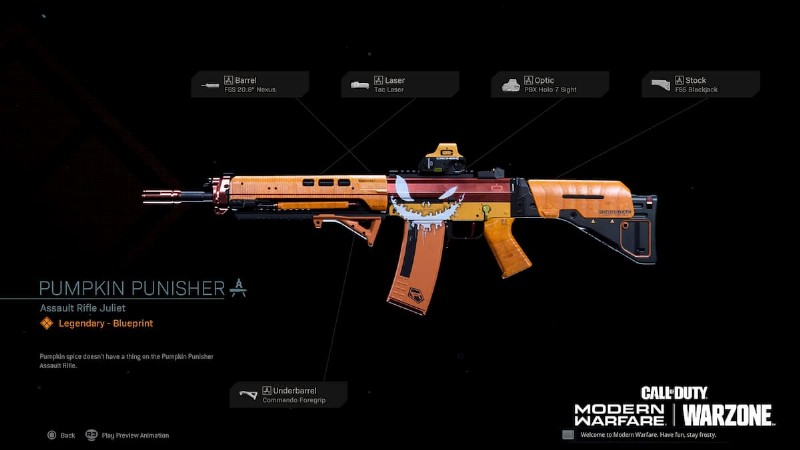
Task: Select the Barrel attachment FSS 20.8" Nexus
Action: click(250, 84)
